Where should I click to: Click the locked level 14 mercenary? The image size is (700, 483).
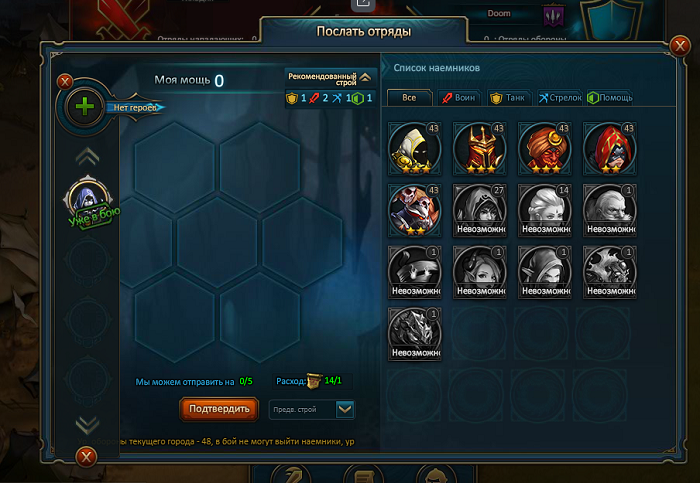pos(543,209)
